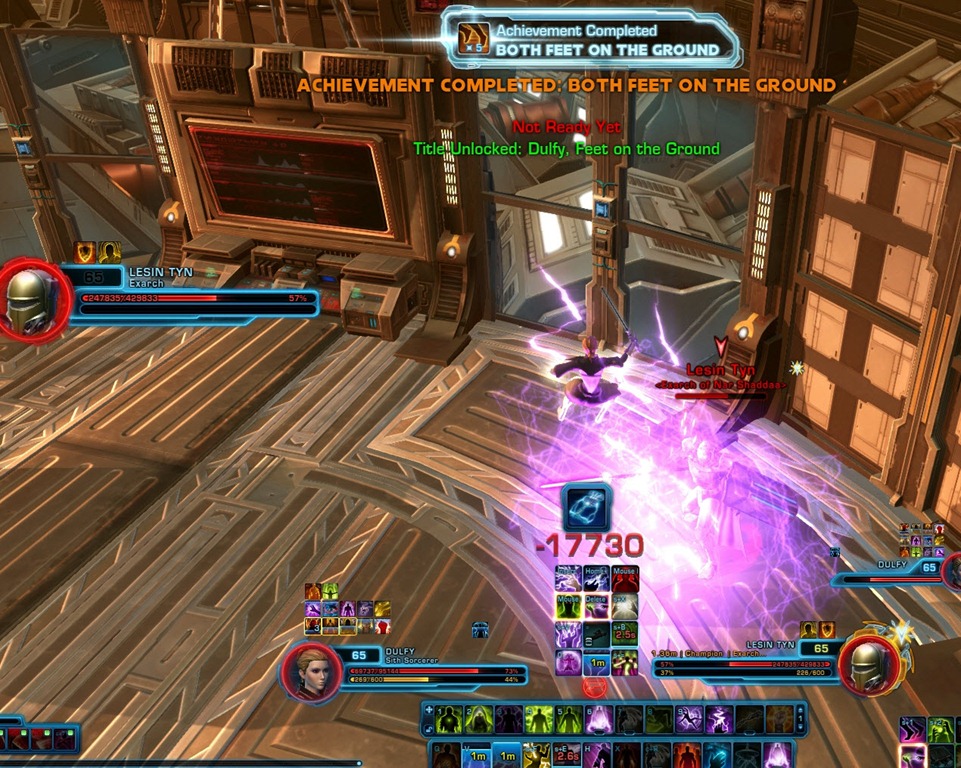Use the red figure ability labeled Mouse
The width and height of the screenshot is (961, 768).
click(625, 580)
